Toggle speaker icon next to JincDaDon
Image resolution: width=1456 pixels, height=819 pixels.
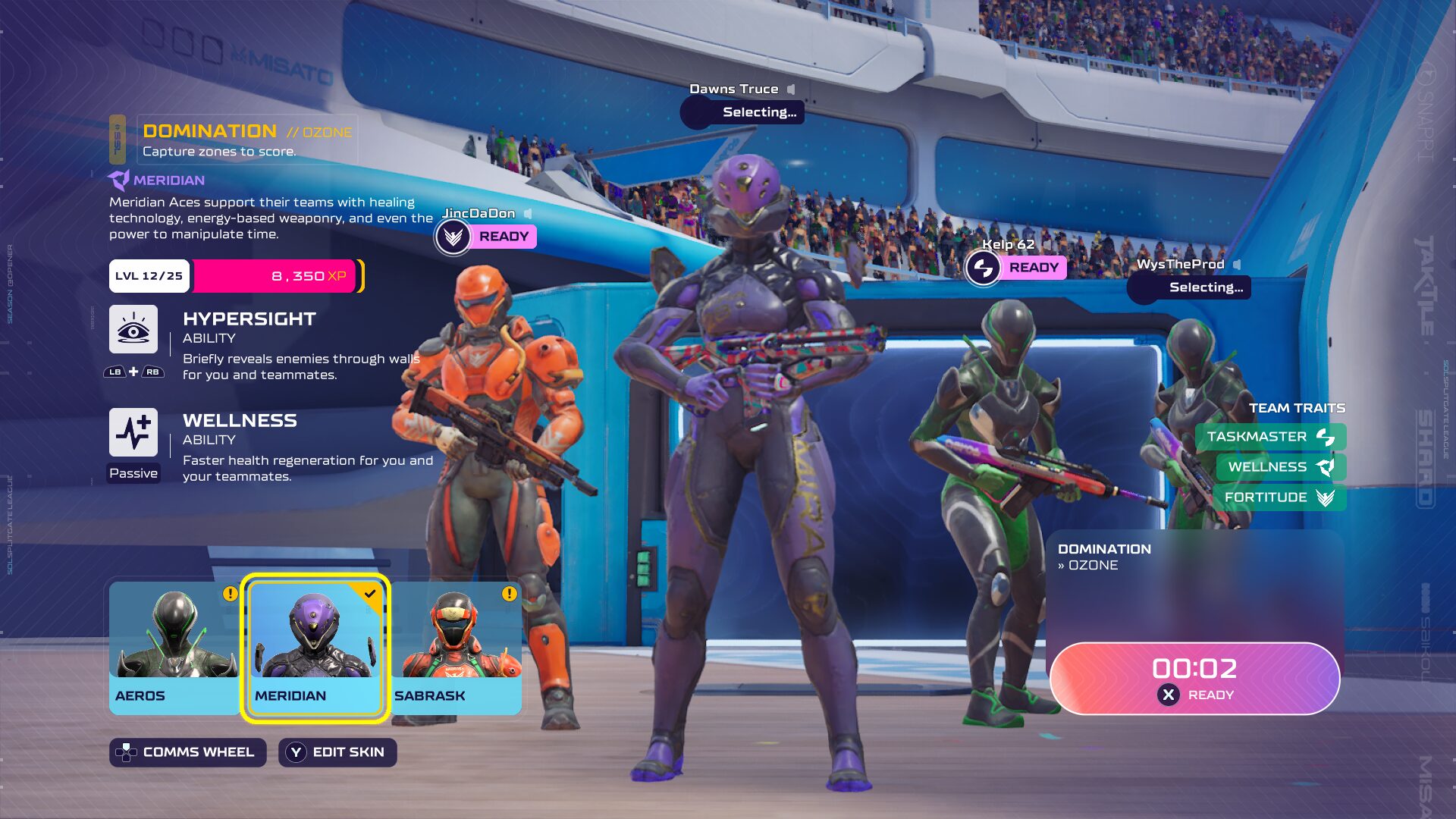point(528,214)
